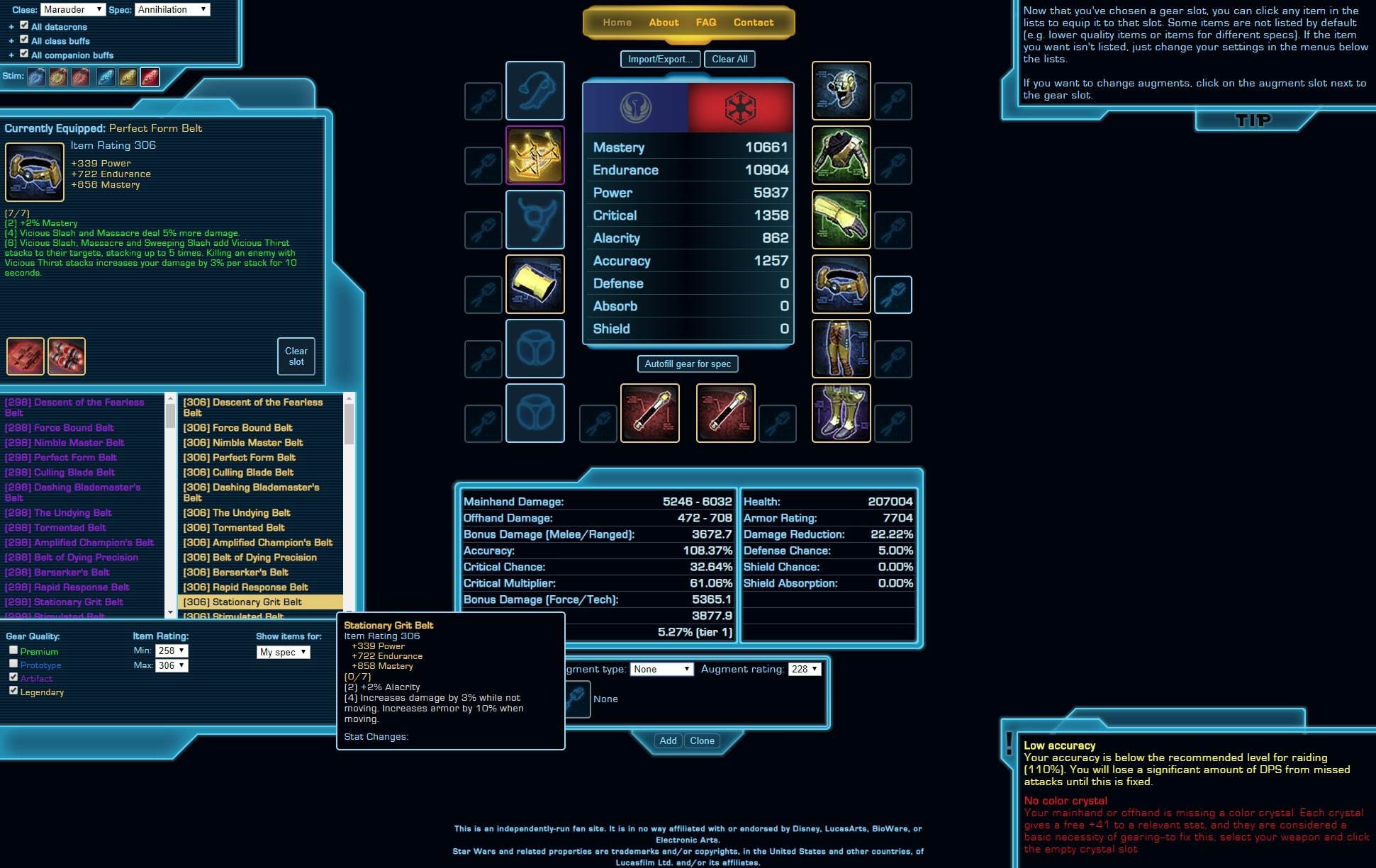Select the boots gear icon in right column
The image size is (1376, 868).
tap(841, 413)
